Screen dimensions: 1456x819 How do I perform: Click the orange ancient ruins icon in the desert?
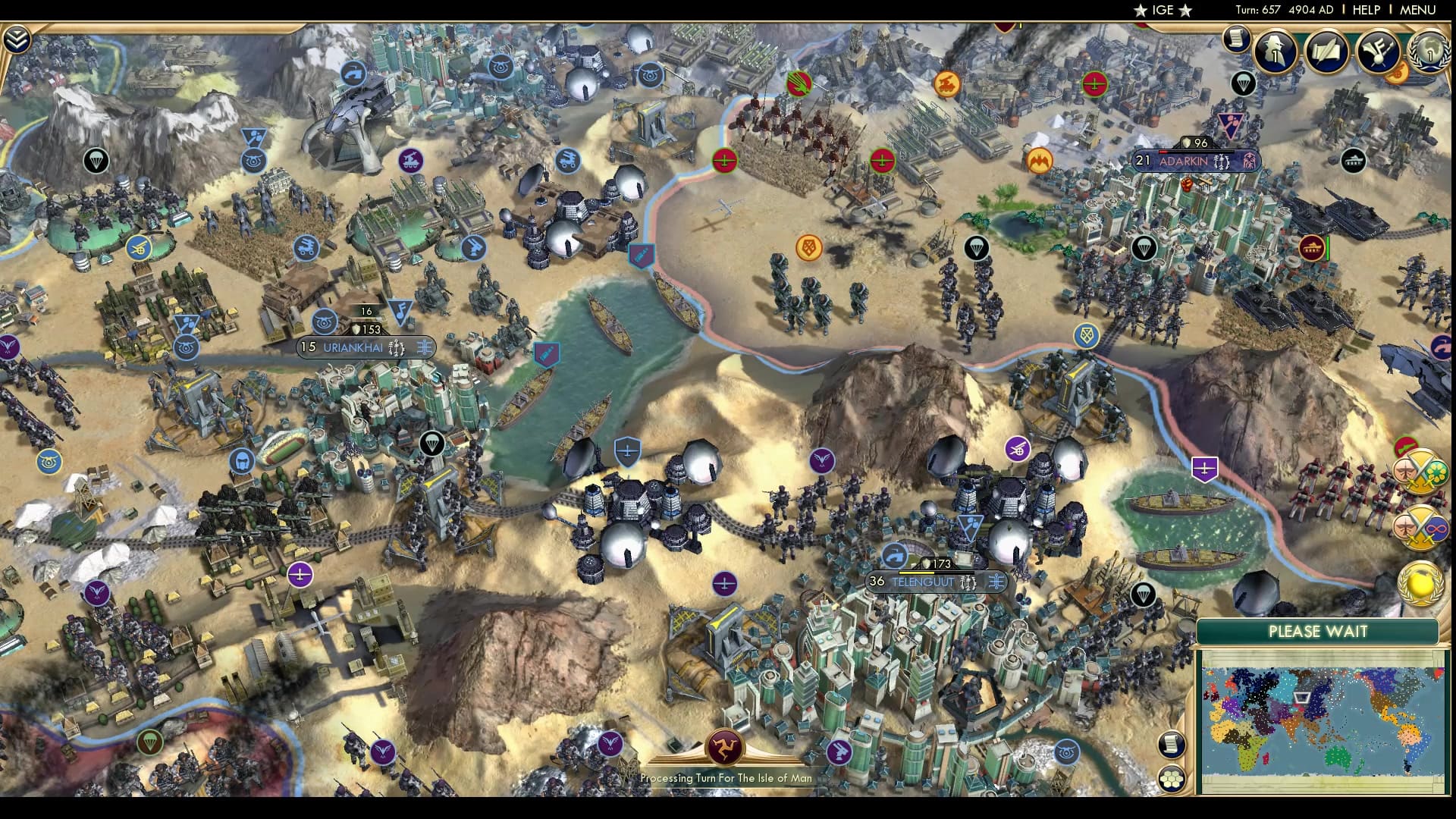point(808,246)
